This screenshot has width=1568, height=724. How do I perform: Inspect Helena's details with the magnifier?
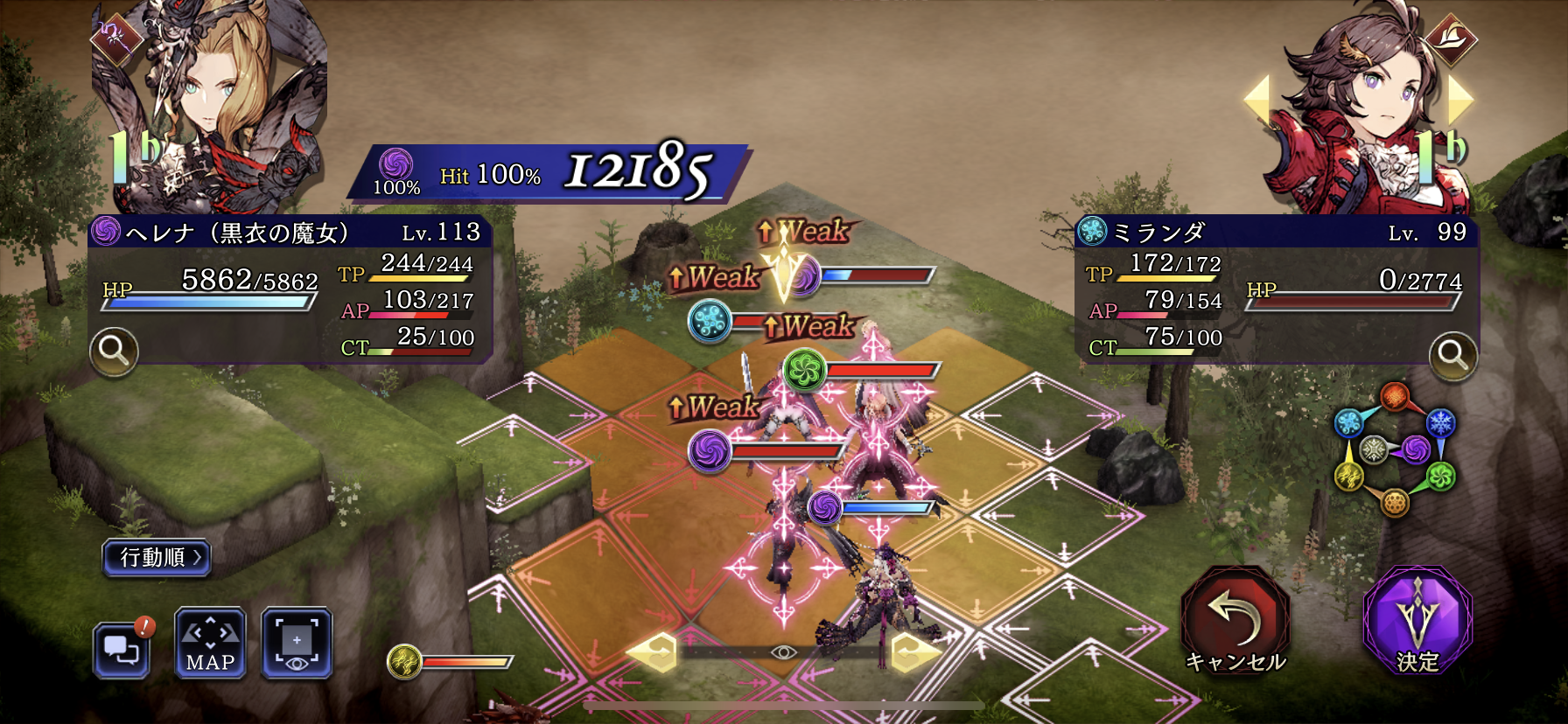coord(114,351)
